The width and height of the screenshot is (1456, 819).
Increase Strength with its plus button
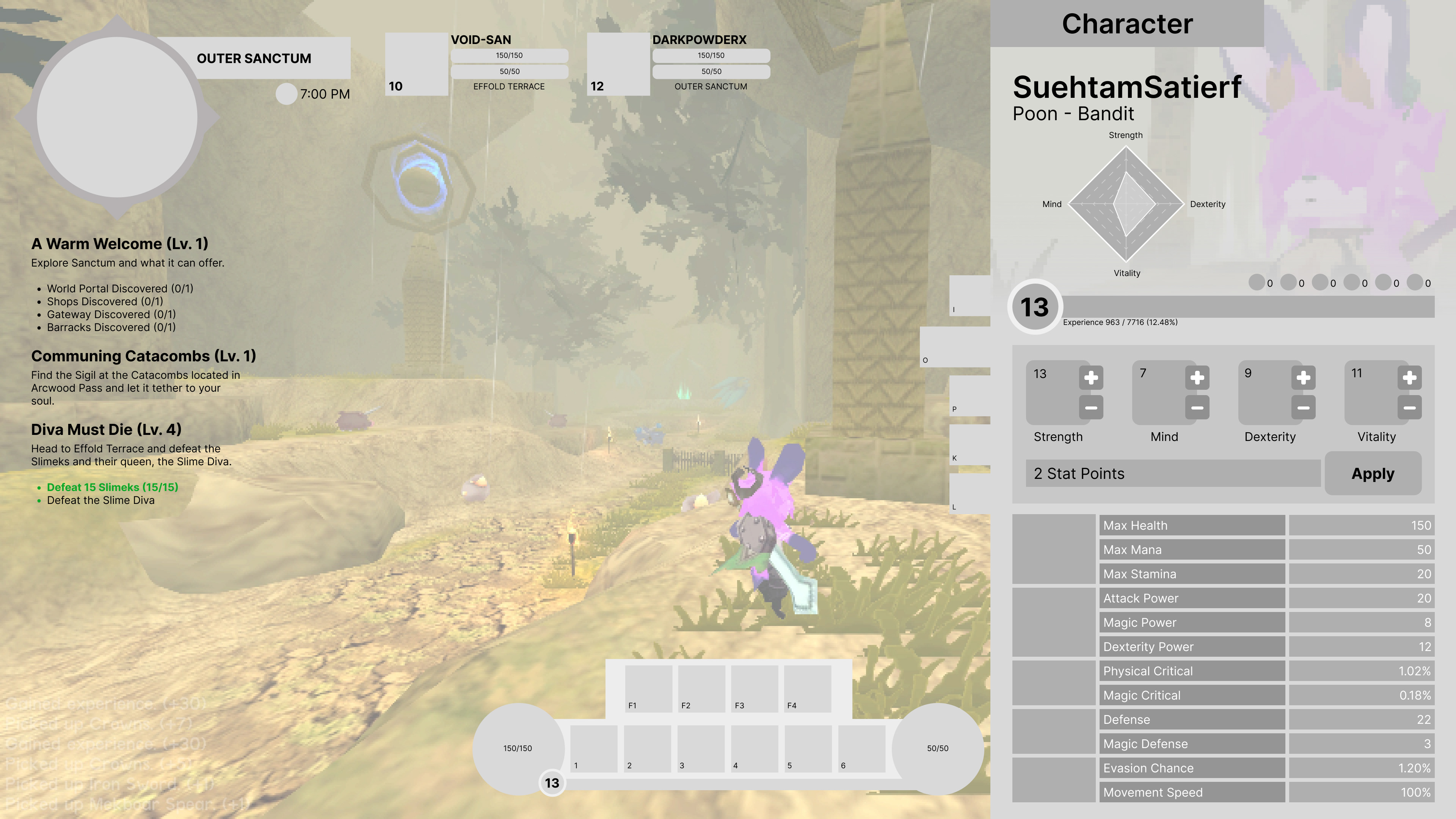coord(1092,378)
